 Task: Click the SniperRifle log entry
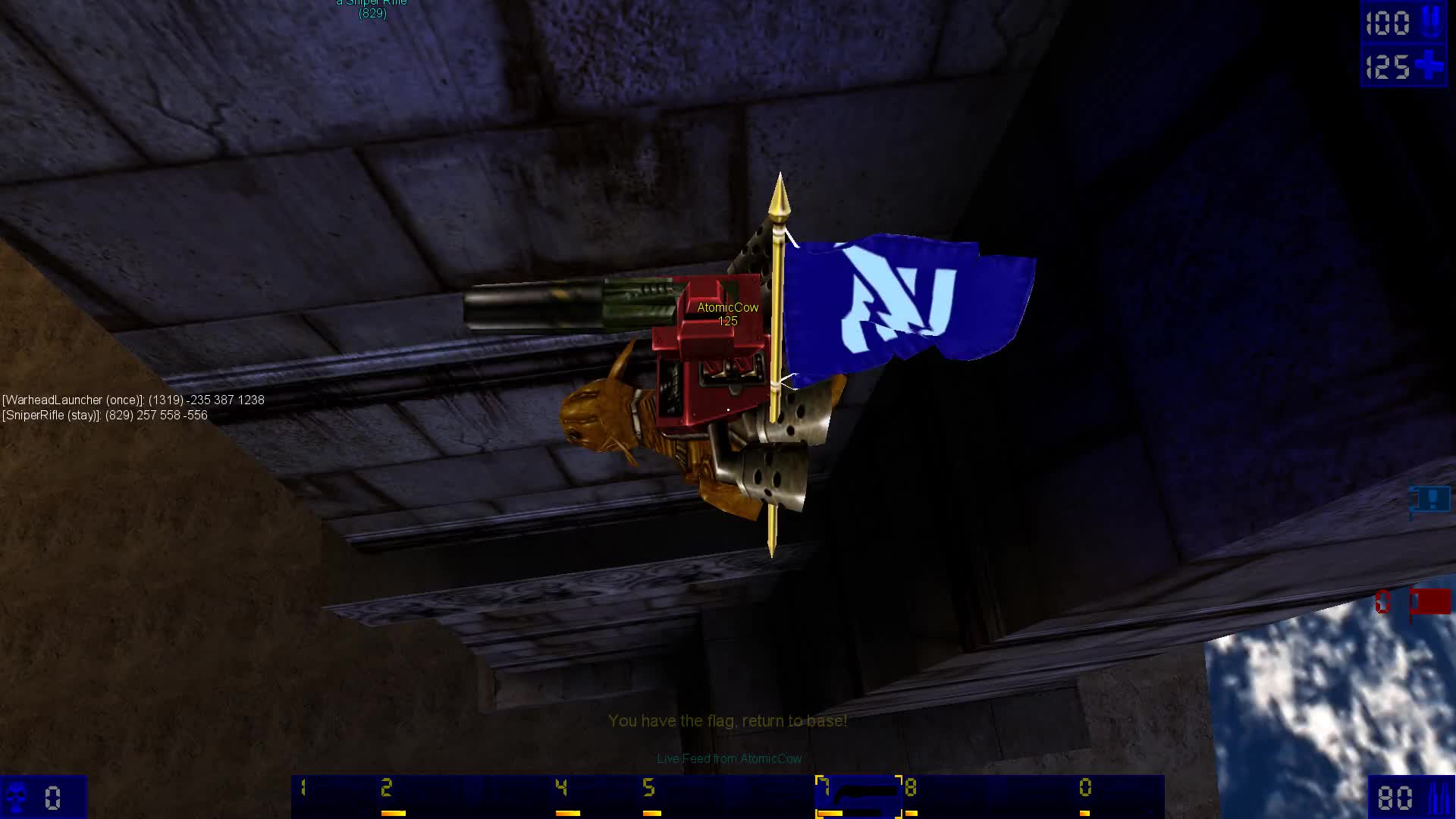[x=105, y=416]
